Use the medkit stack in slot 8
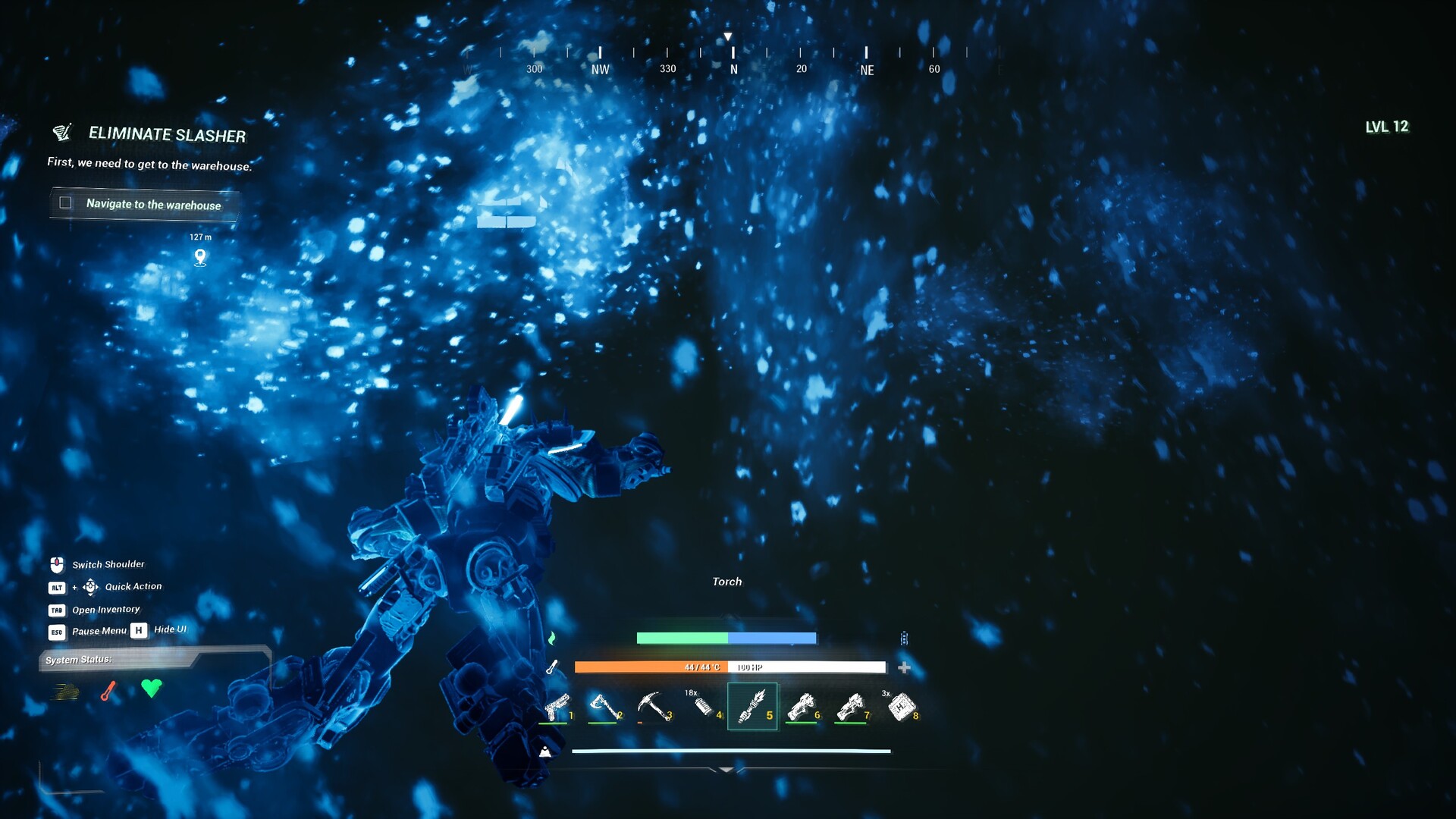 (x=901, y=707)
